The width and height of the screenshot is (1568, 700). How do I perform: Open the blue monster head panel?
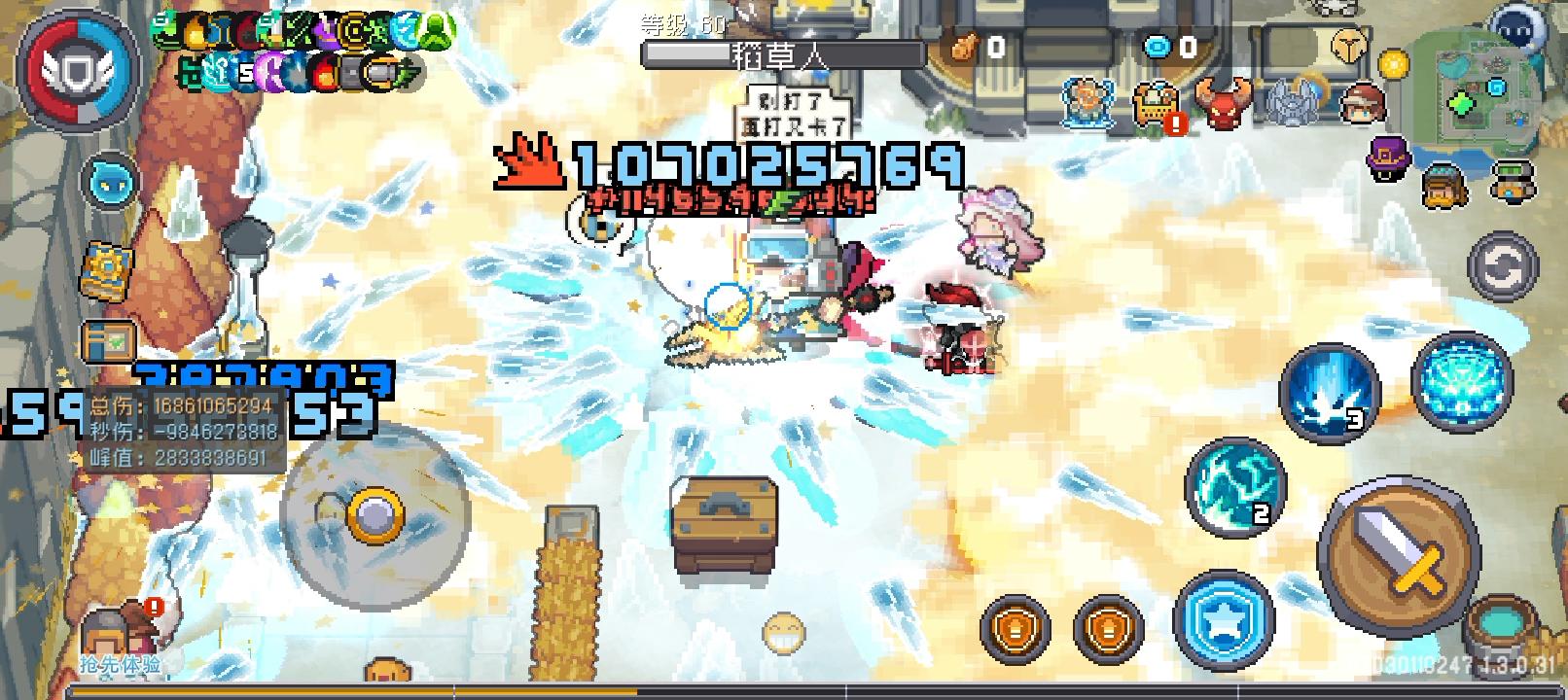point(110,180)
